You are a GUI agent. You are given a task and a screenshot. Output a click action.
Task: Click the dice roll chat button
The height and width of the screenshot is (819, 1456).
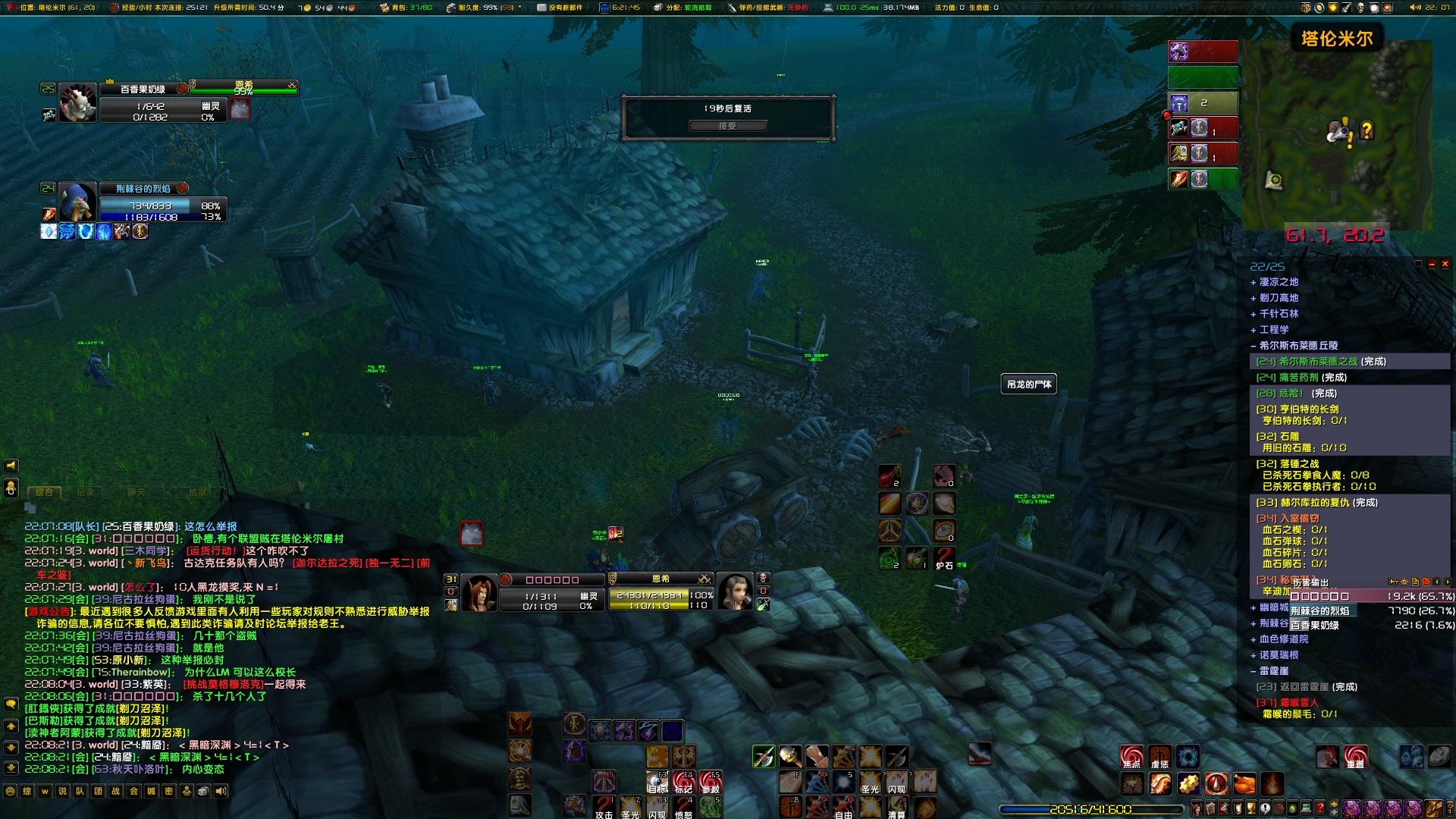[x=204, y=792]
